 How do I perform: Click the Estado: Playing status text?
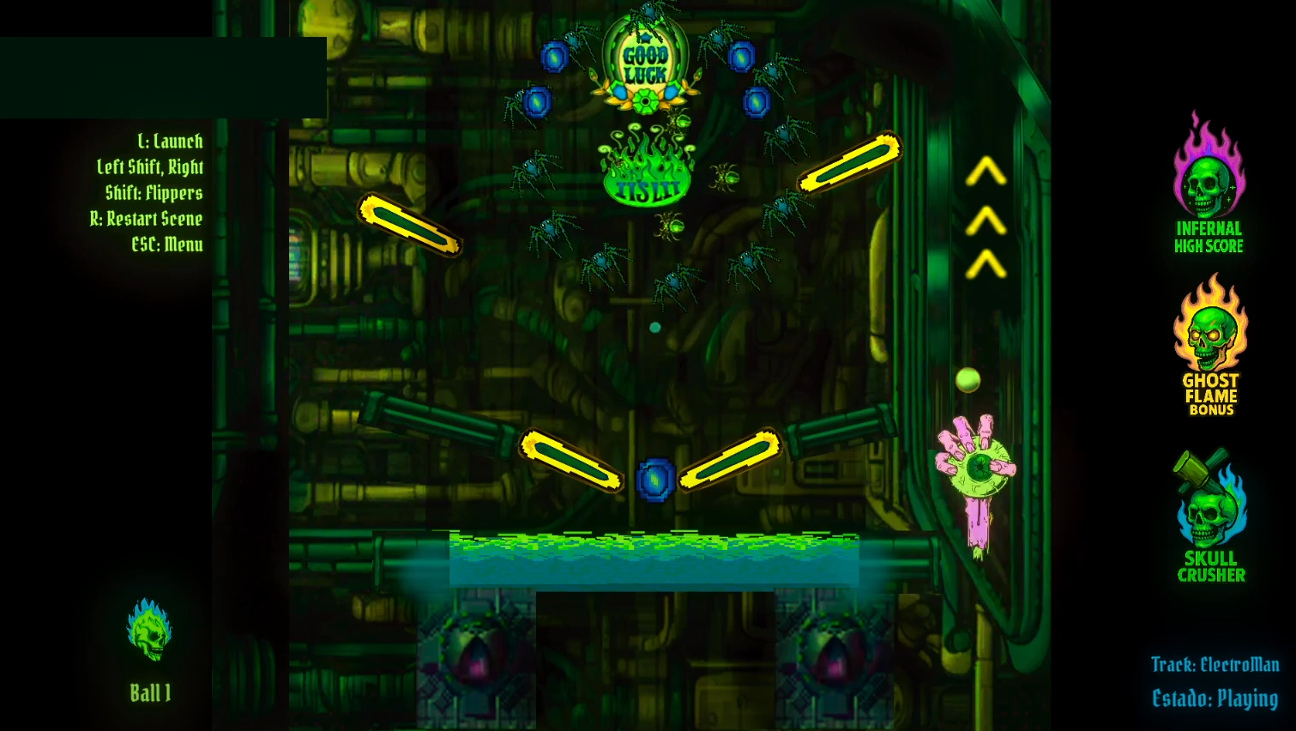[1214, 698]
